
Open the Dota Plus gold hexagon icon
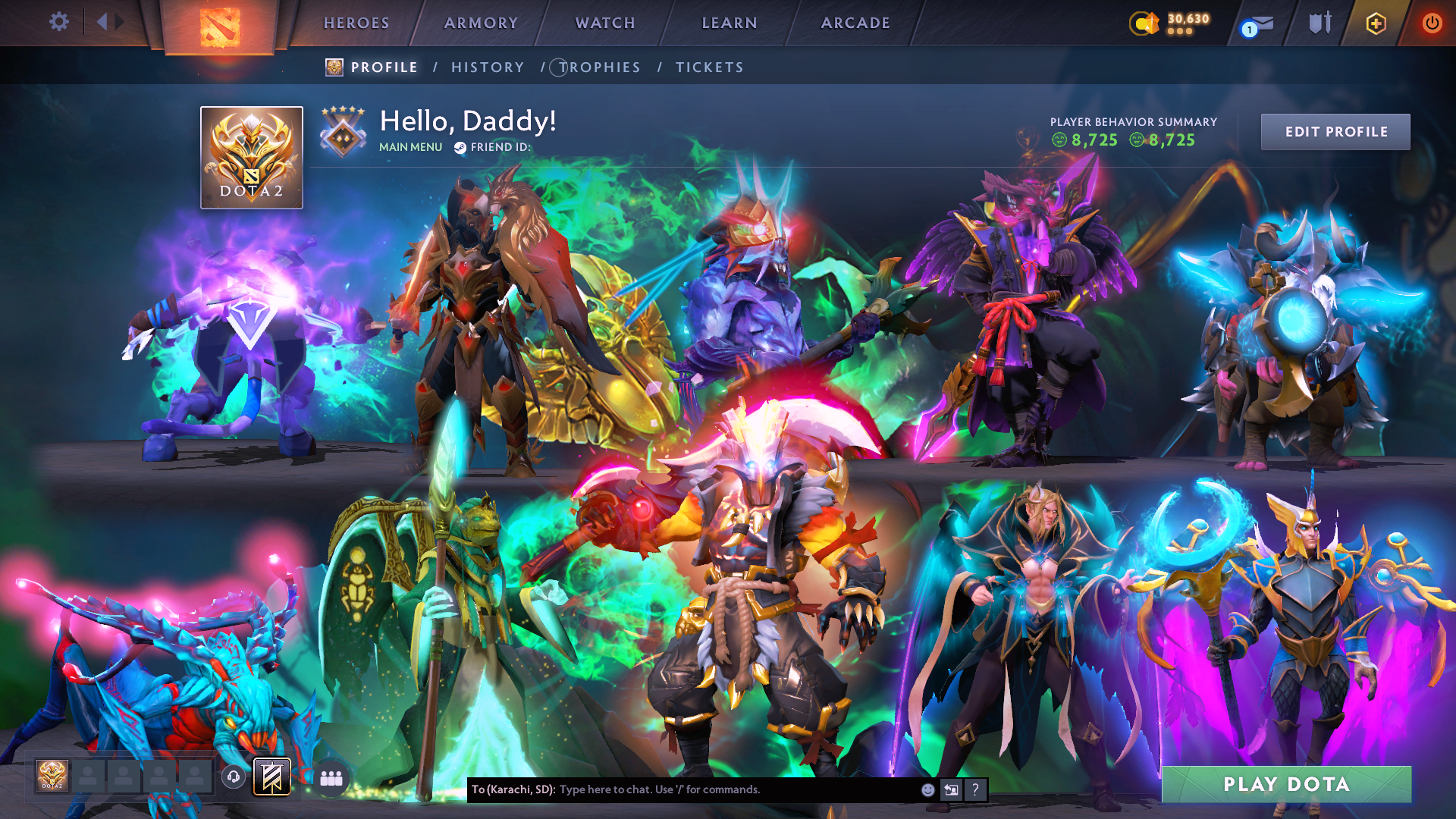pyautogui.click(x=1376, y=24)
